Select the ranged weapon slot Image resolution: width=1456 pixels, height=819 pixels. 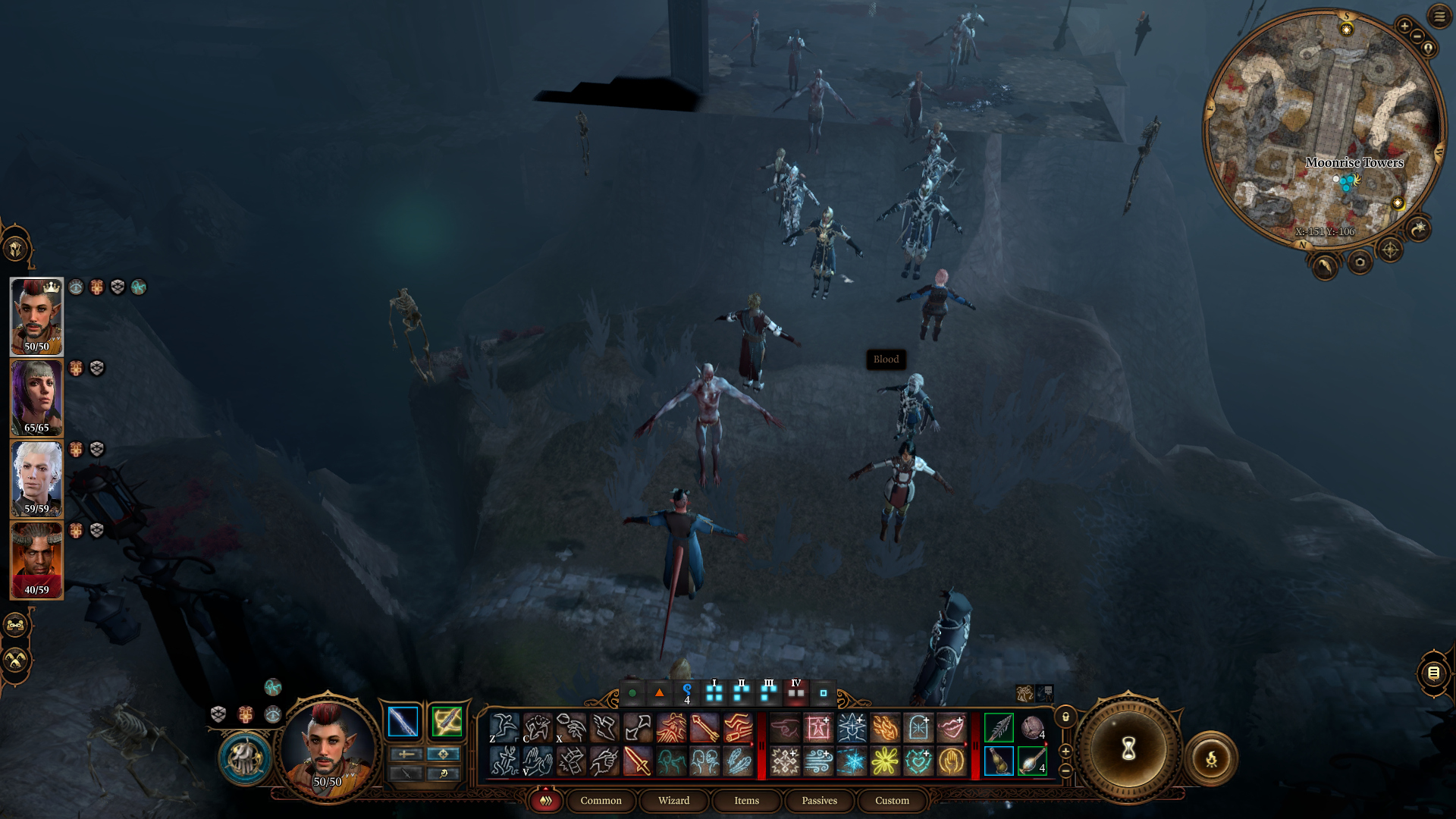(447, 721)
